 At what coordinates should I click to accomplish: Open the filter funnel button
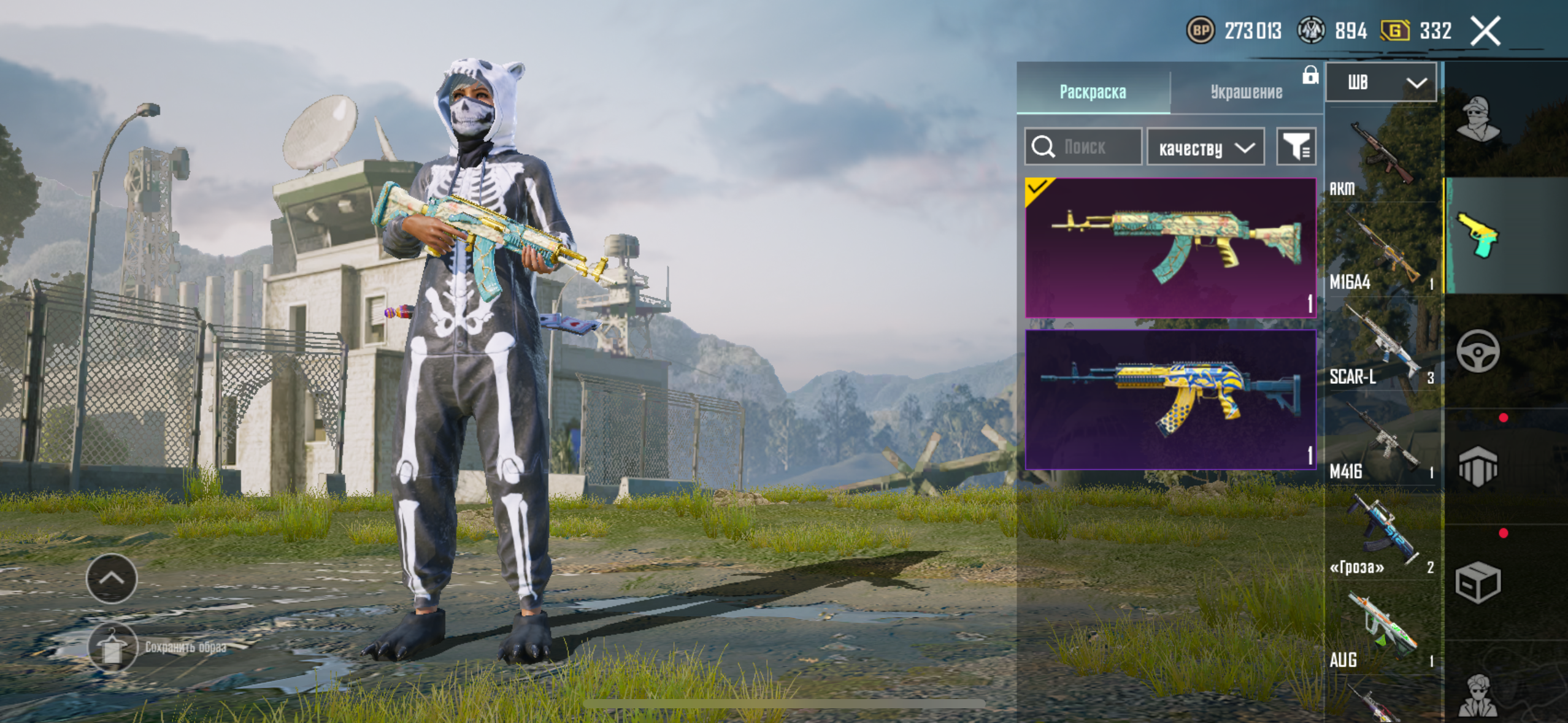(1296, 147)
